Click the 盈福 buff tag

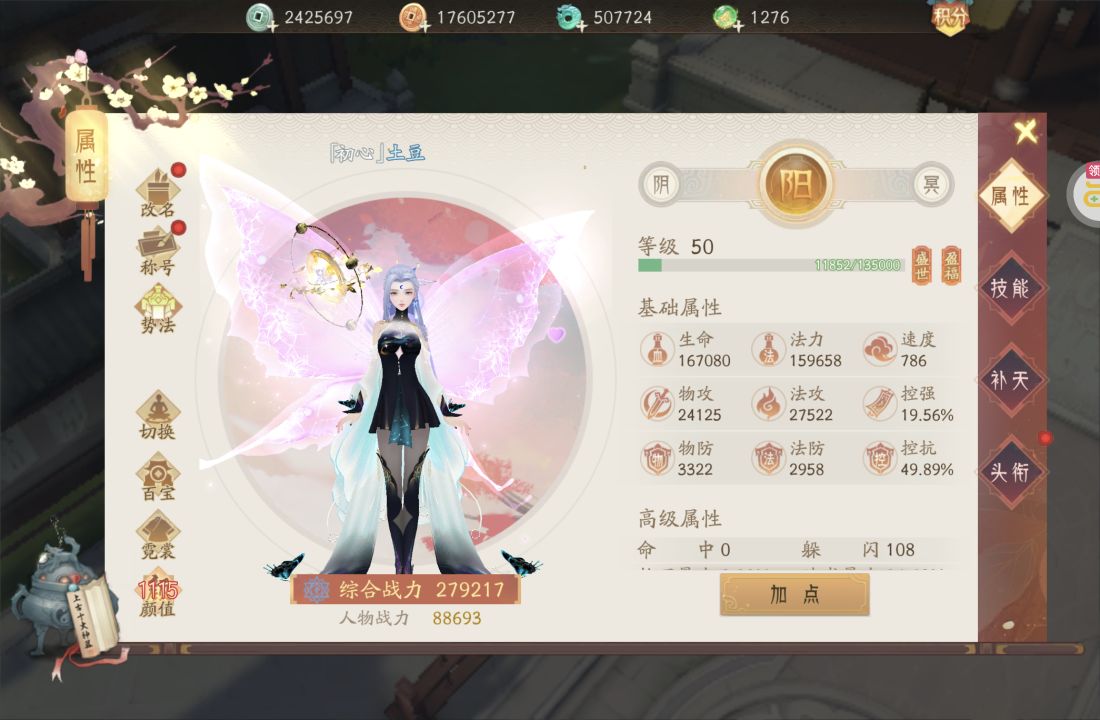[x=951, y=265]
